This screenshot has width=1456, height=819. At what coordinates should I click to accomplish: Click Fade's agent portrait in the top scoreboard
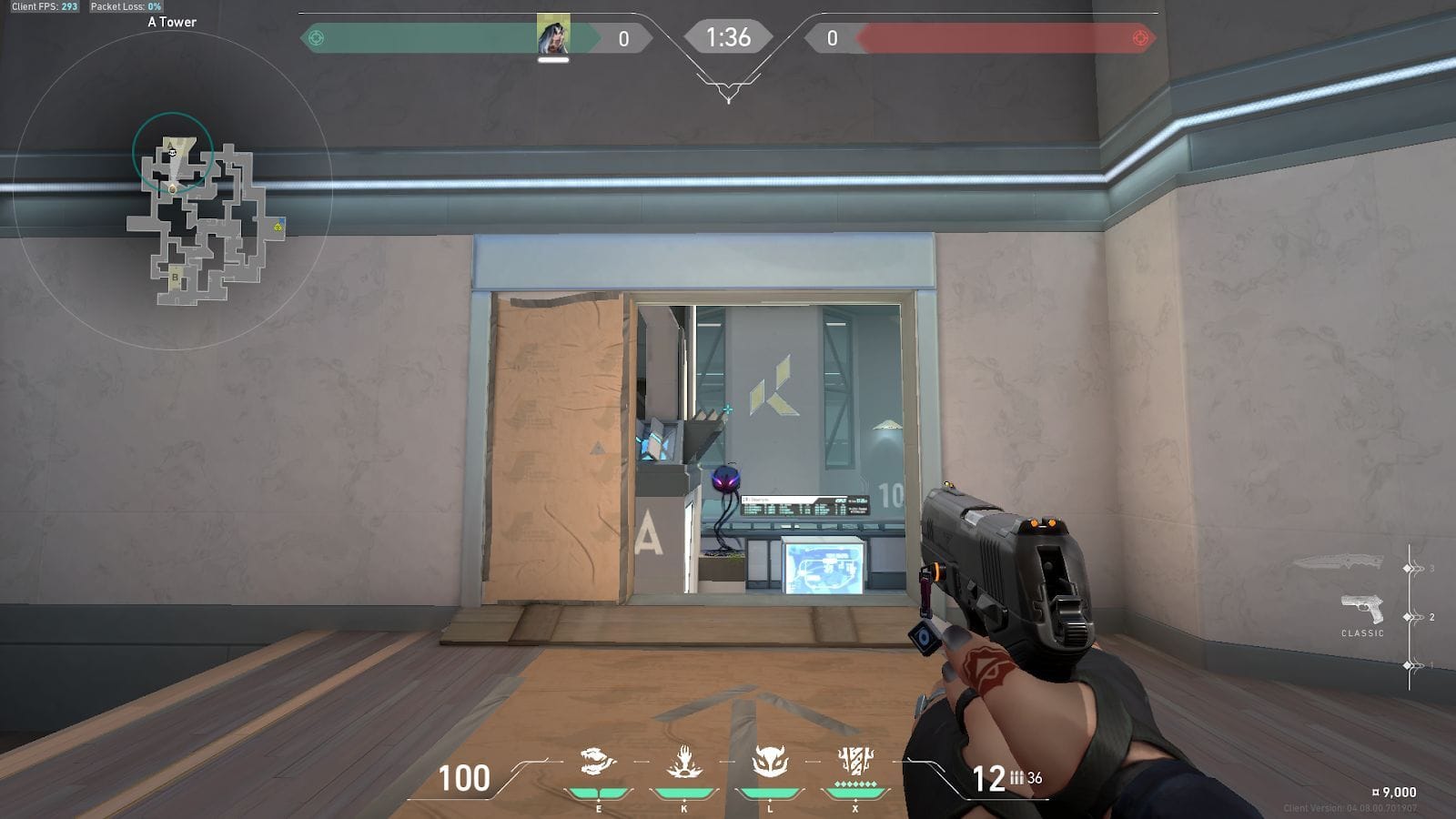(x=552, y=37)
